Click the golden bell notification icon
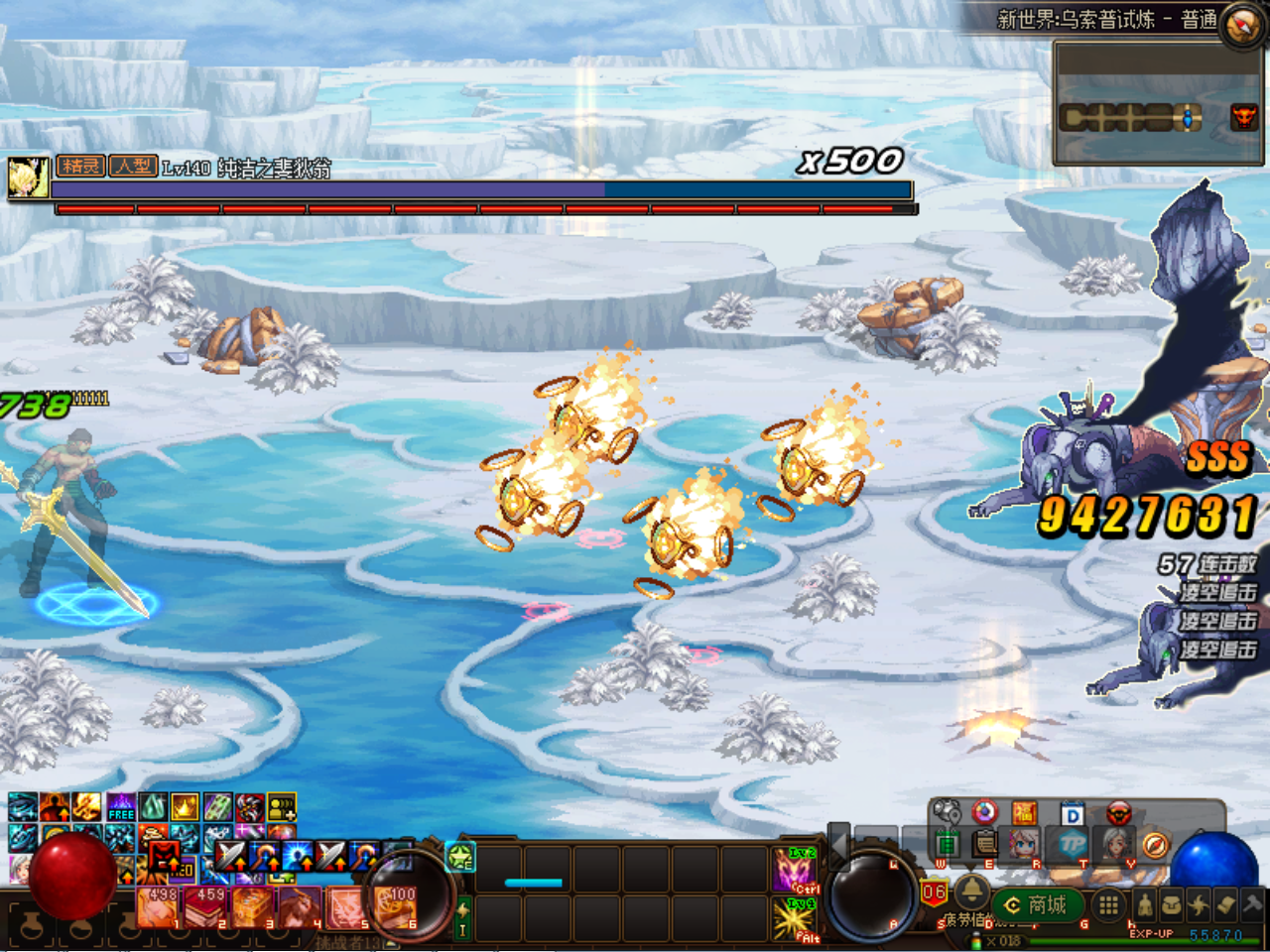The height and width of the screenshot is (952, 1270). pyautogui.click(x=971, y=891)
